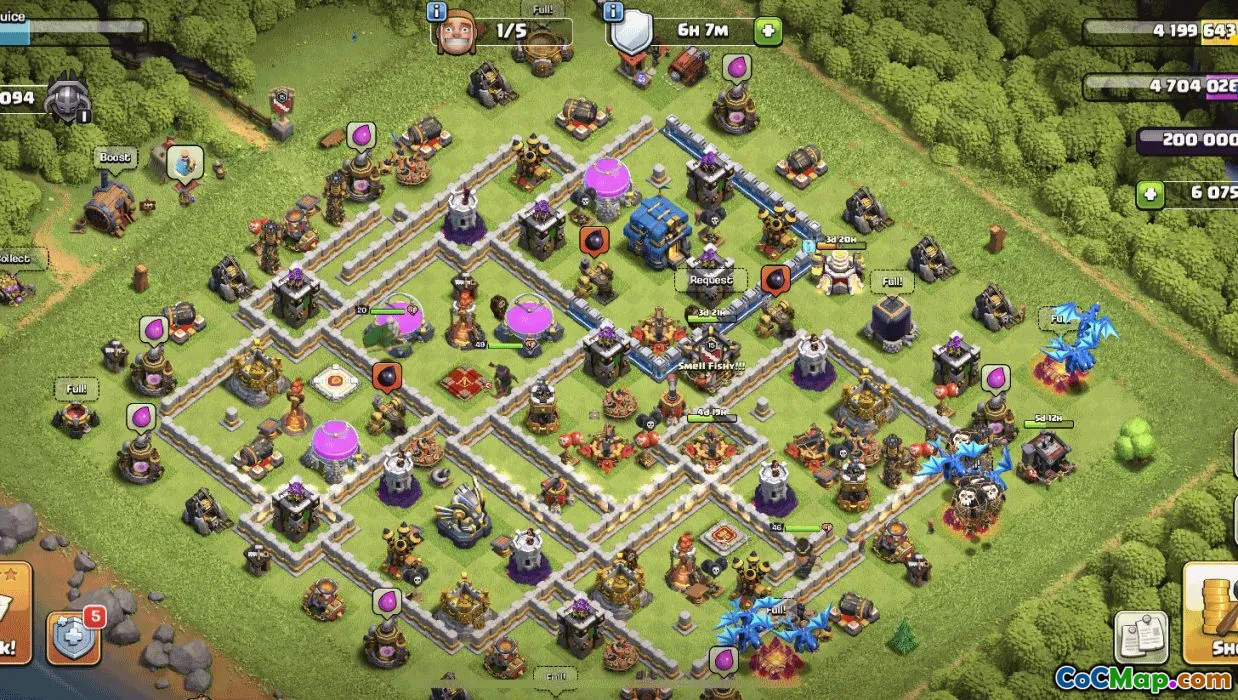Open the clan helmet badge icon
Viewport: 1238px width, 700px height.
click(68, 101)
